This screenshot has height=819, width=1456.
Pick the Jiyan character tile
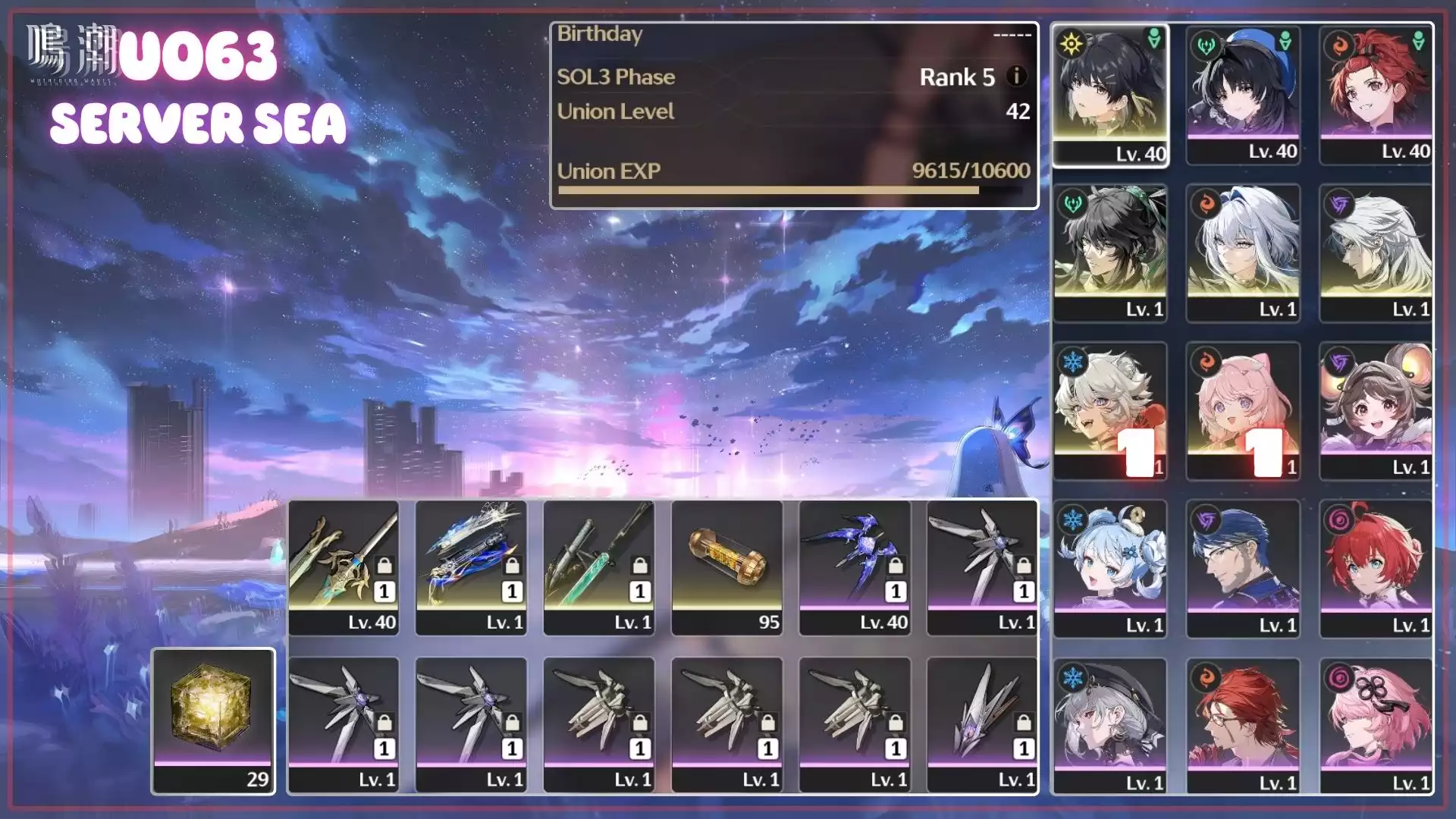coord(1110,253)
